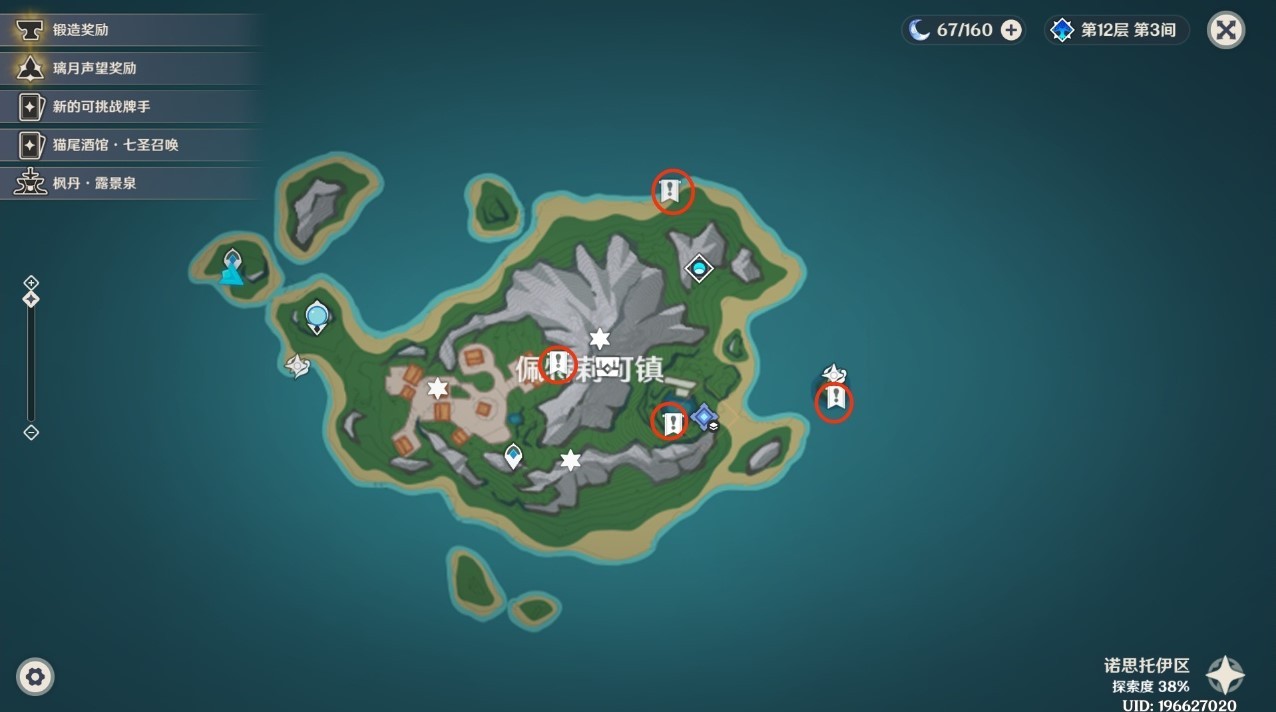The height and width of the screenshot is (712, 1276).
Task: Select the Statue of the Seven marker
Action: (x=232, y=267)
